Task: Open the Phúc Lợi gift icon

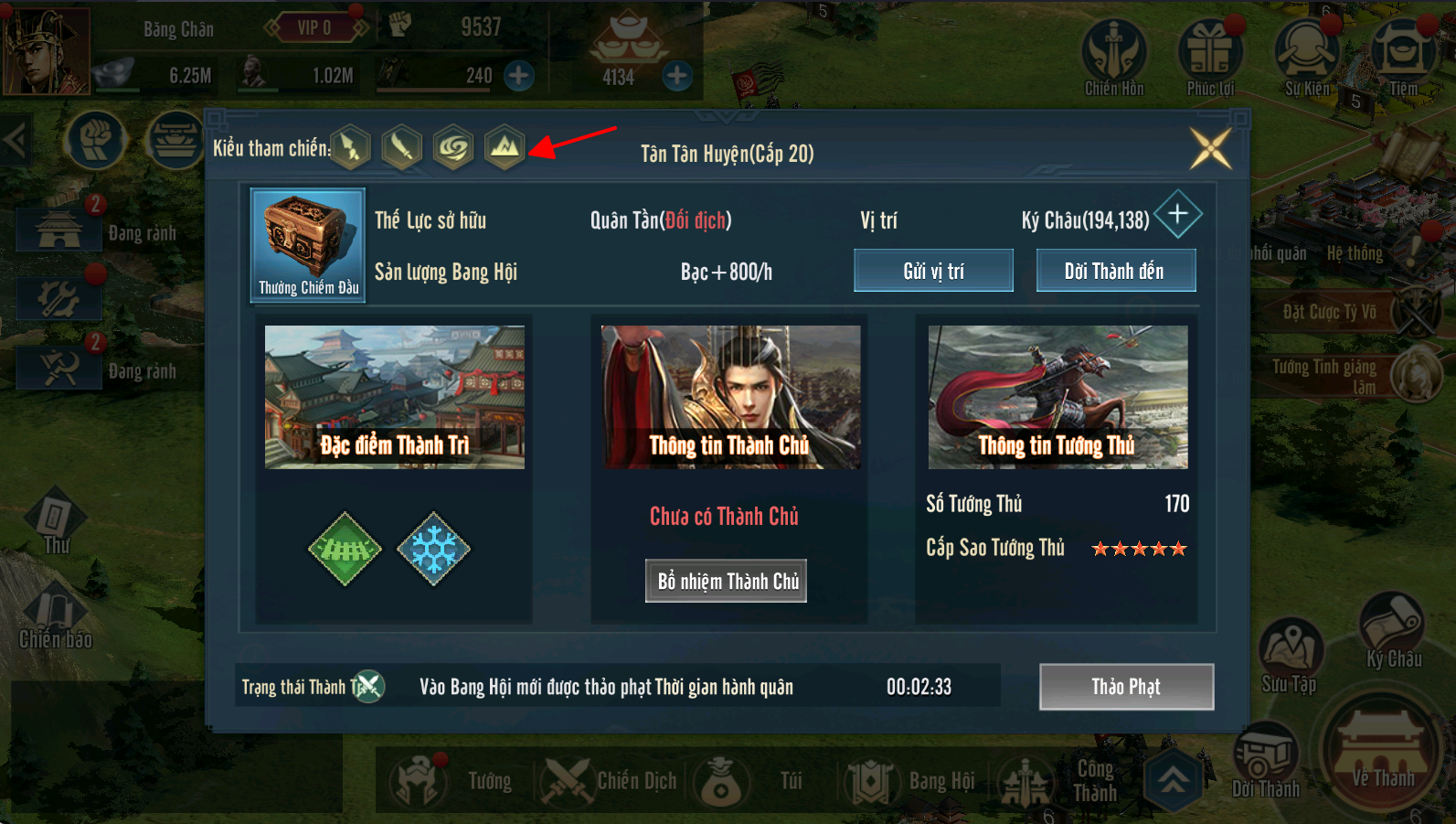Action: pyautogui.click(x=1210, y=57)
